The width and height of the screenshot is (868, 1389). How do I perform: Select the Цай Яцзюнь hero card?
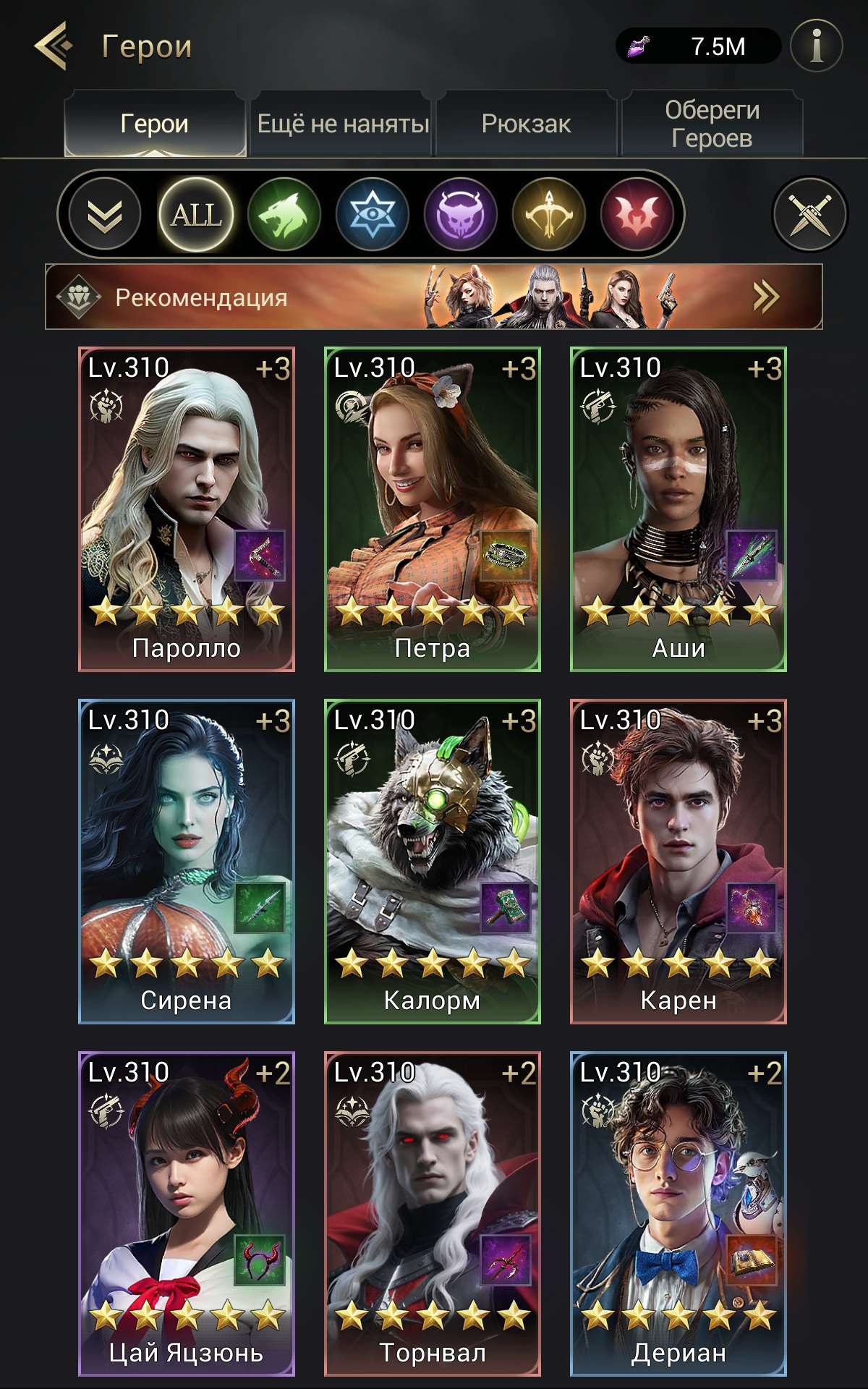click(187, 1213)
